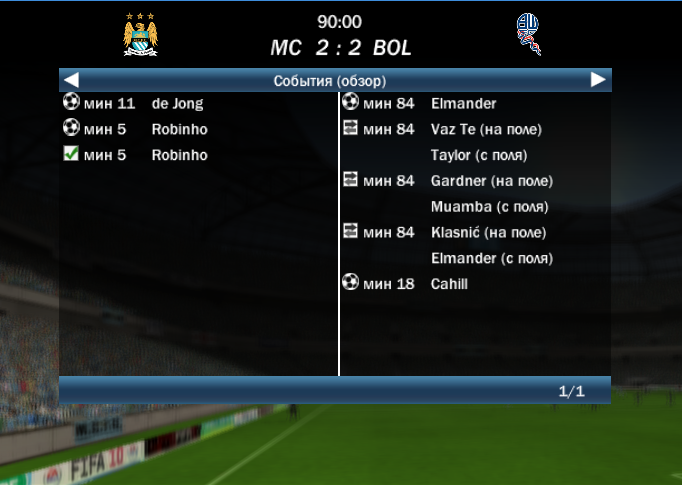The width and height of the screenshot is (682, 485).
Task: Select Elmander's minute 84 goal row
Action: tap(463, 103)
